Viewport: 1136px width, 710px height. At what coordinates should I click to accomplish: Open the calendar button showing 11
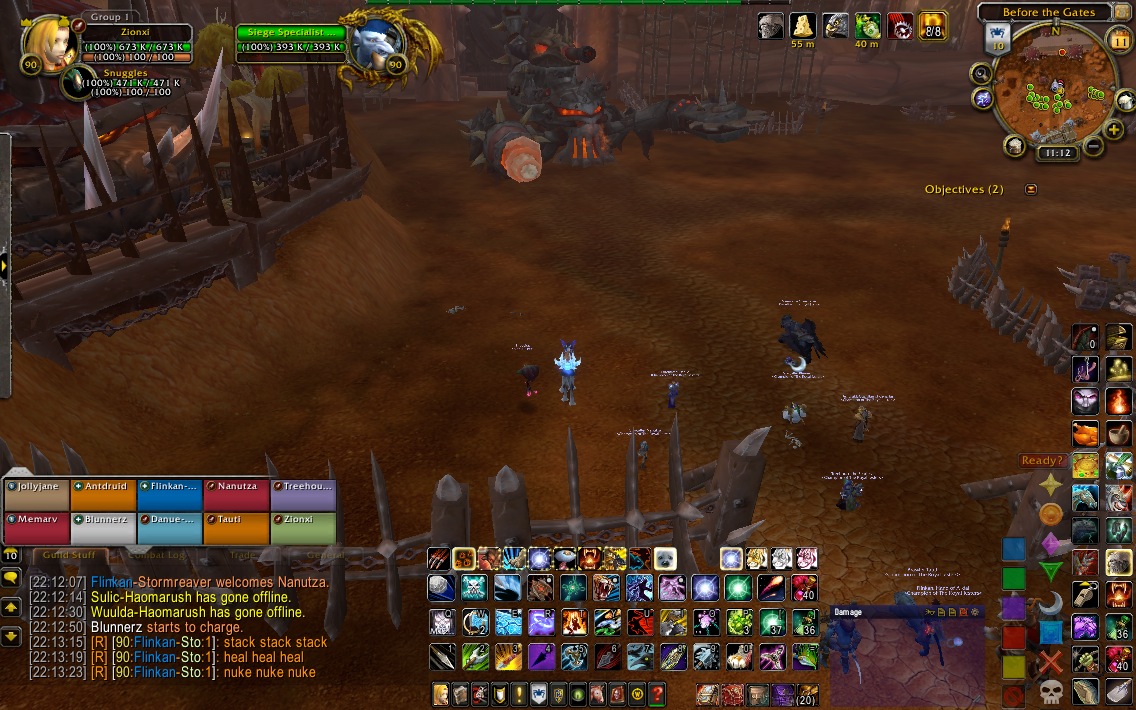pyautogui.click(x=1118, y=40)
